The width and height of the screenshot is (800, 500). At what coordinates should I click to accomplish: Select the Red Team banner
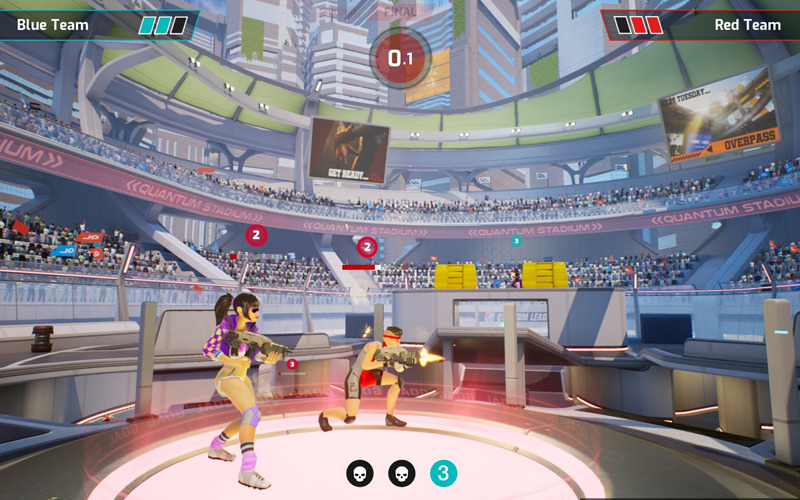700,24
